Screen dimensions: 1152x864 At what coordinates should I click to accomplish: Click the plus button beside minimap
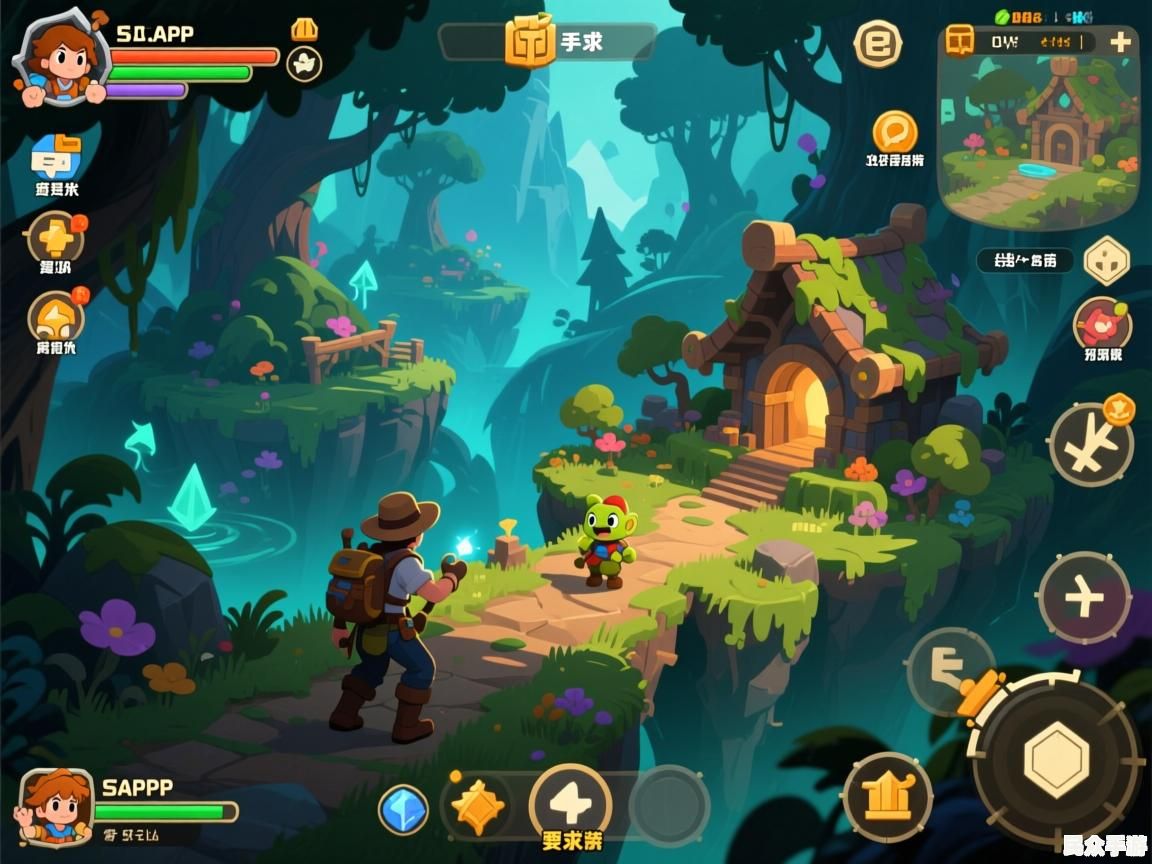[1121, 42]
